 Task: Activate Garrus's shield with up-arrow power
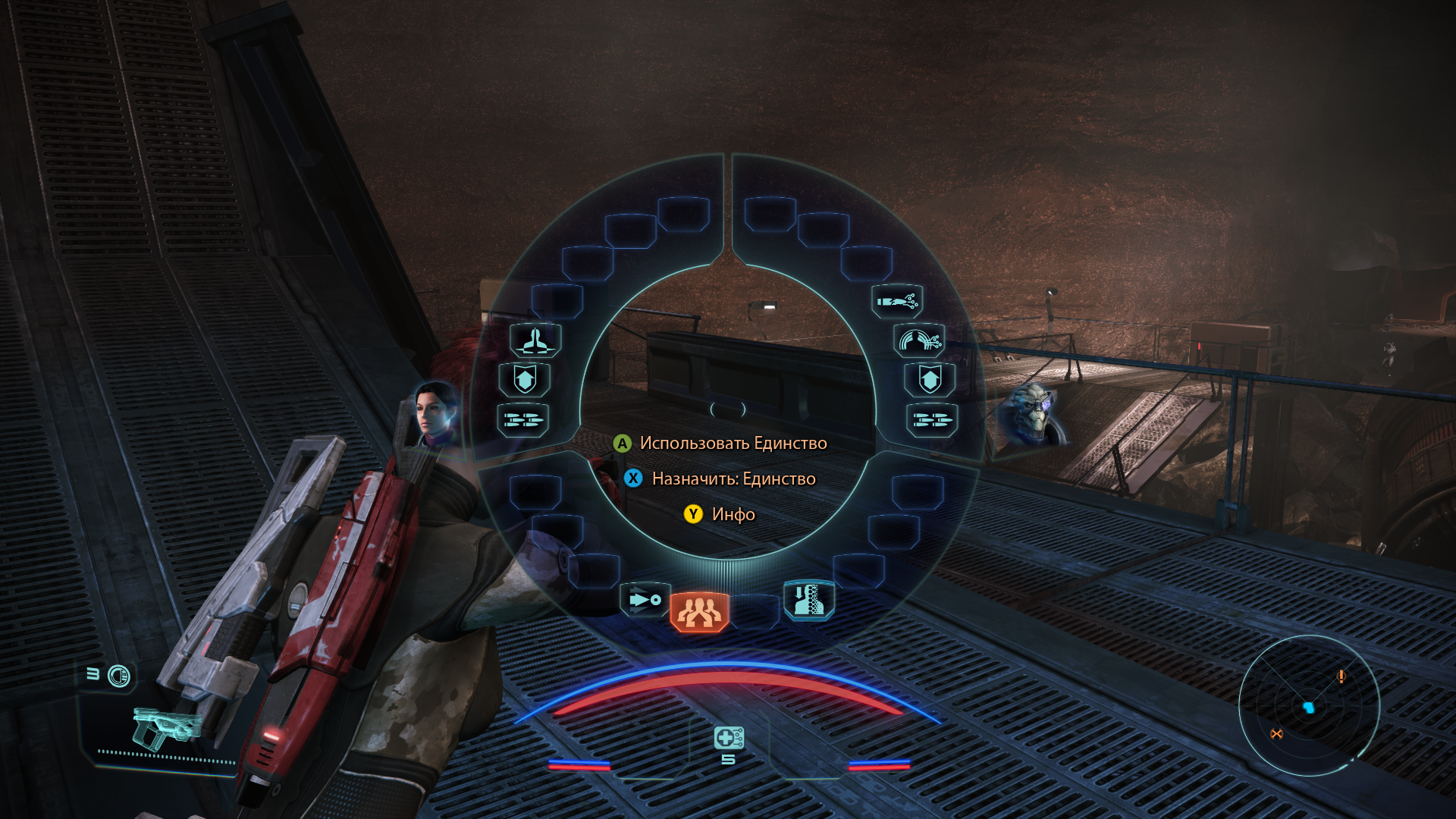pyautogui.click(x=930, y=379)
